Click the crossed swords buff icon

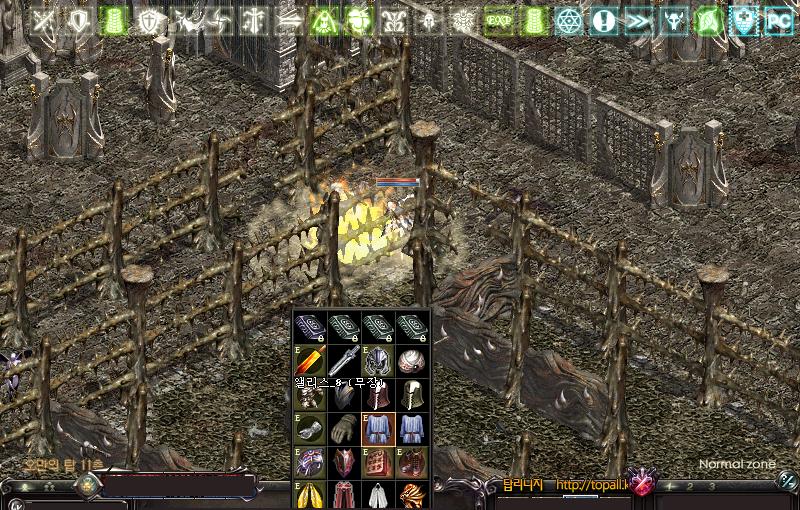(x=44, y=21)
